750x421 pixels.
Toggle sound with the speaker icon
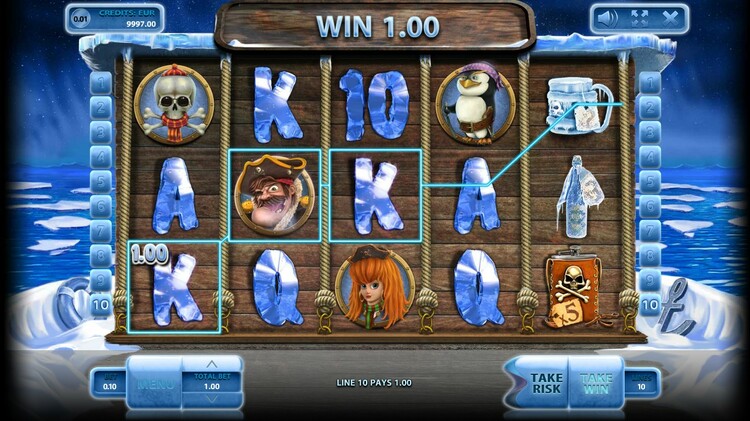(606, 18)
